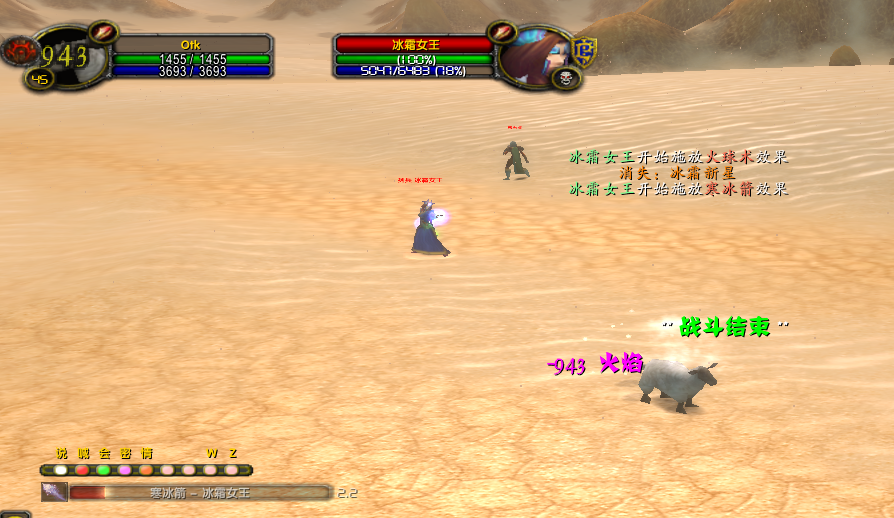Select the red 冰霜女王 target name bar
This screenshot has width=894, height=518.
pos(413,45)
